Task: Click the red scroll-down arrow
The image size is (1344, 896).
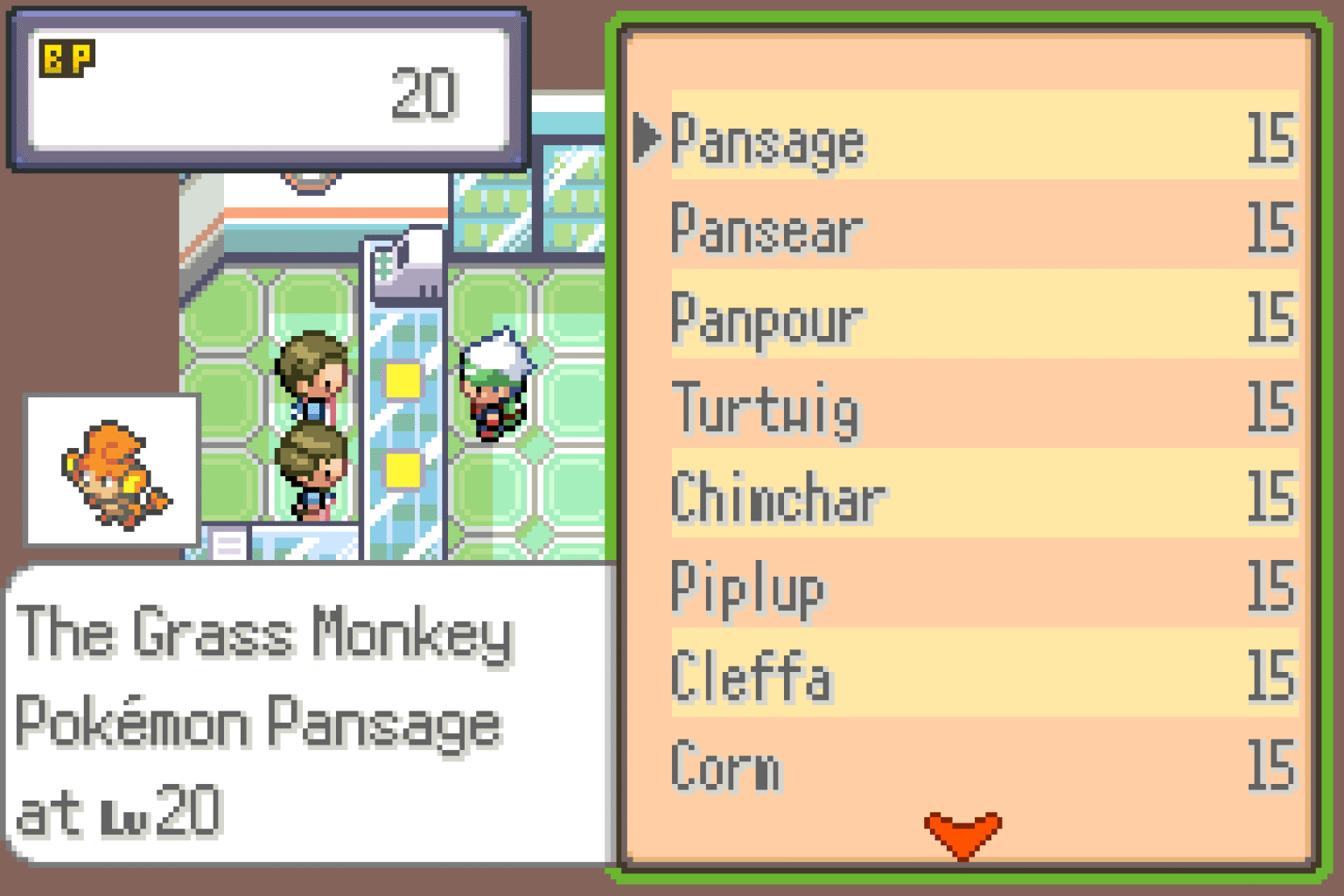Action: [961, 829]
